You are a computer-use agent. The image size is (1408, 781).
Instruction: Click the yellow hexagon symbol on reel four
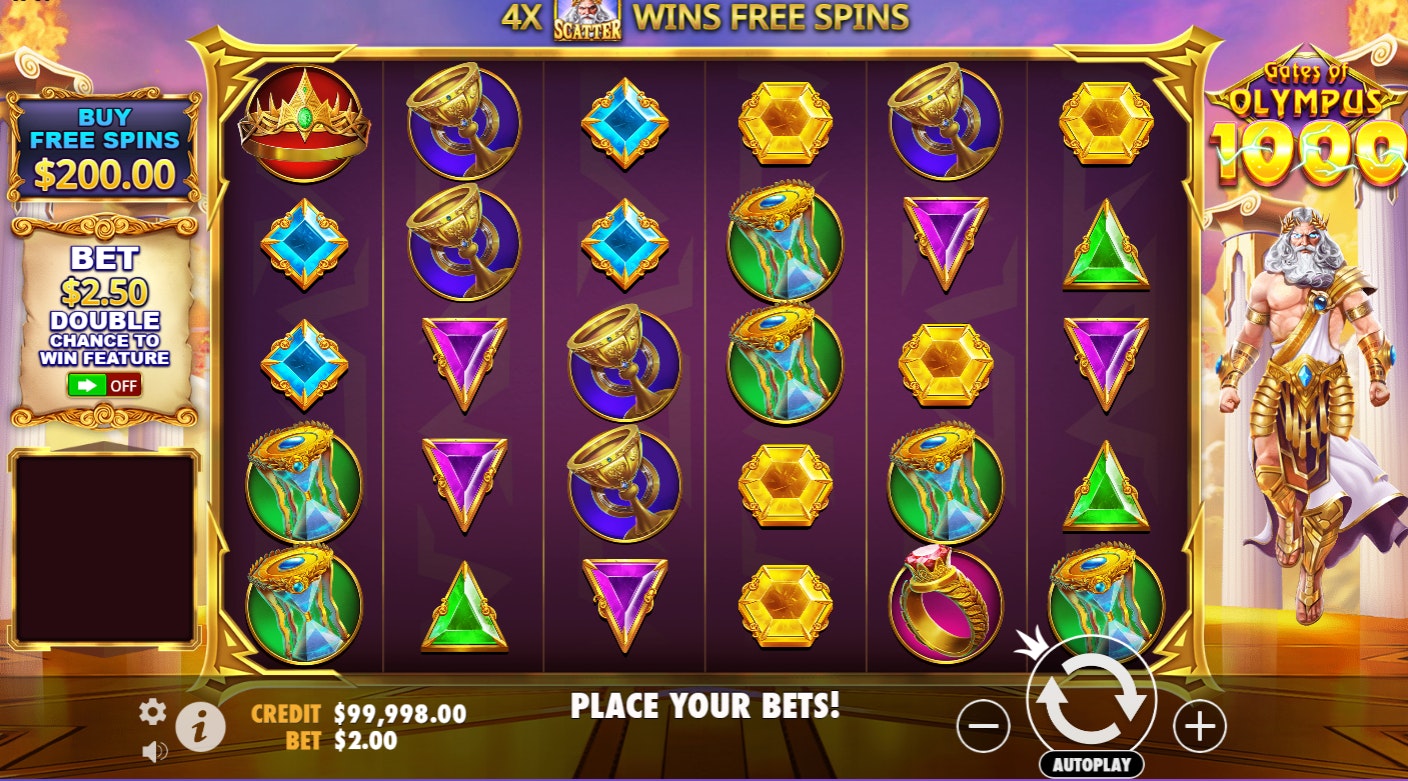click(x=785, y=120)
